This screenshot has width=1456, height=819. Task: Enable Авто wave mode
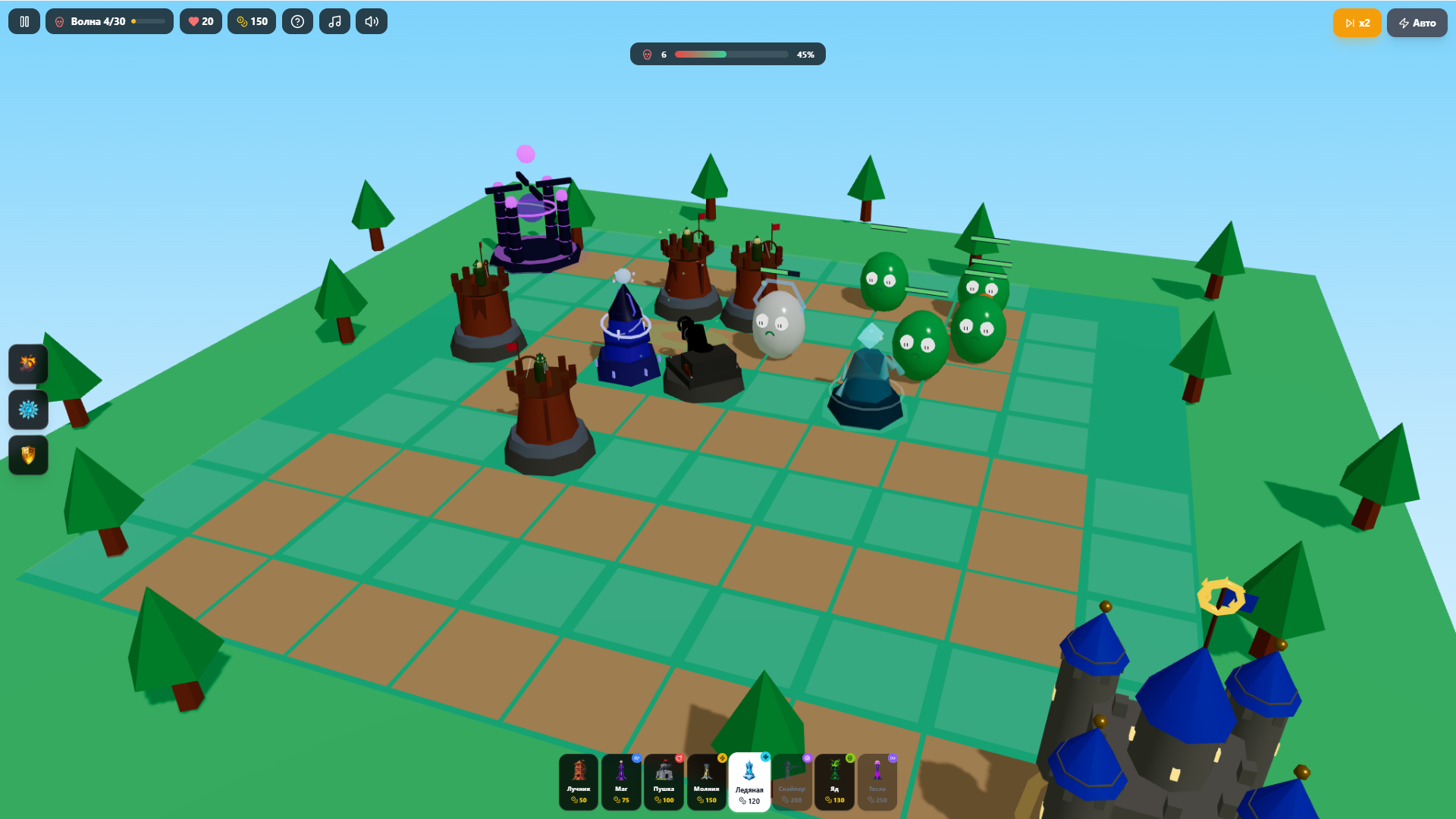tap(1417, 22)
